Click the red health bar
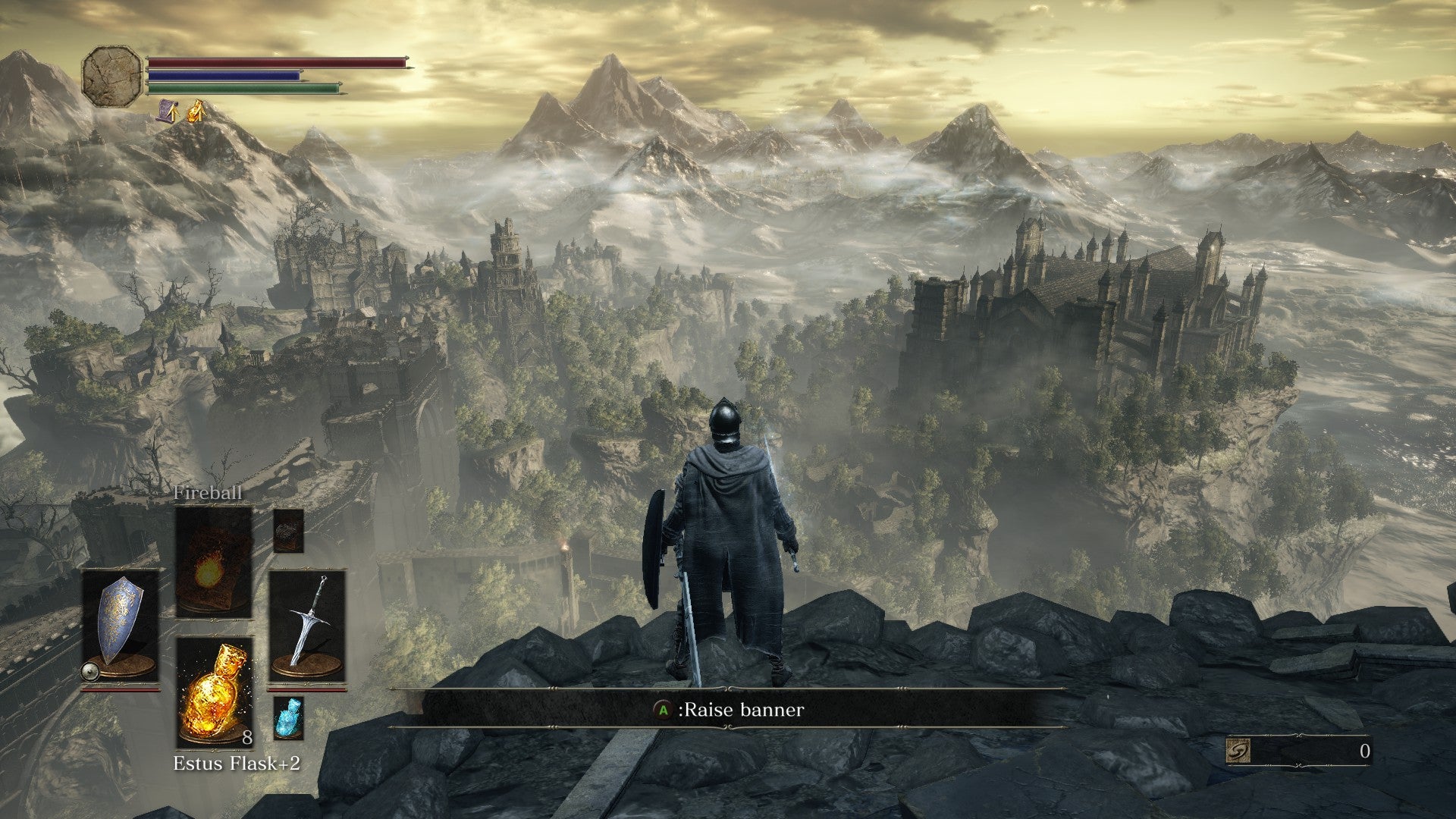1456x819 pixels. [273, 64]
